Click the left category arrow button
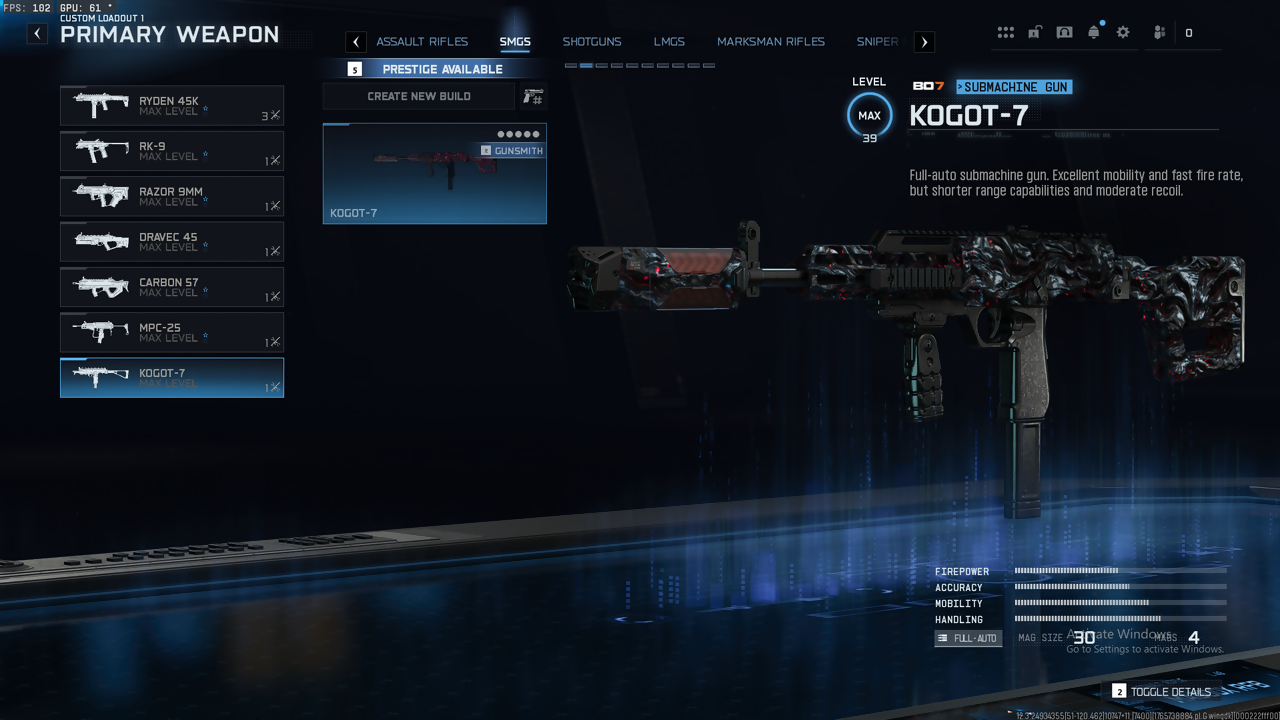This screenshot has height=720, width=1280. 356,42
